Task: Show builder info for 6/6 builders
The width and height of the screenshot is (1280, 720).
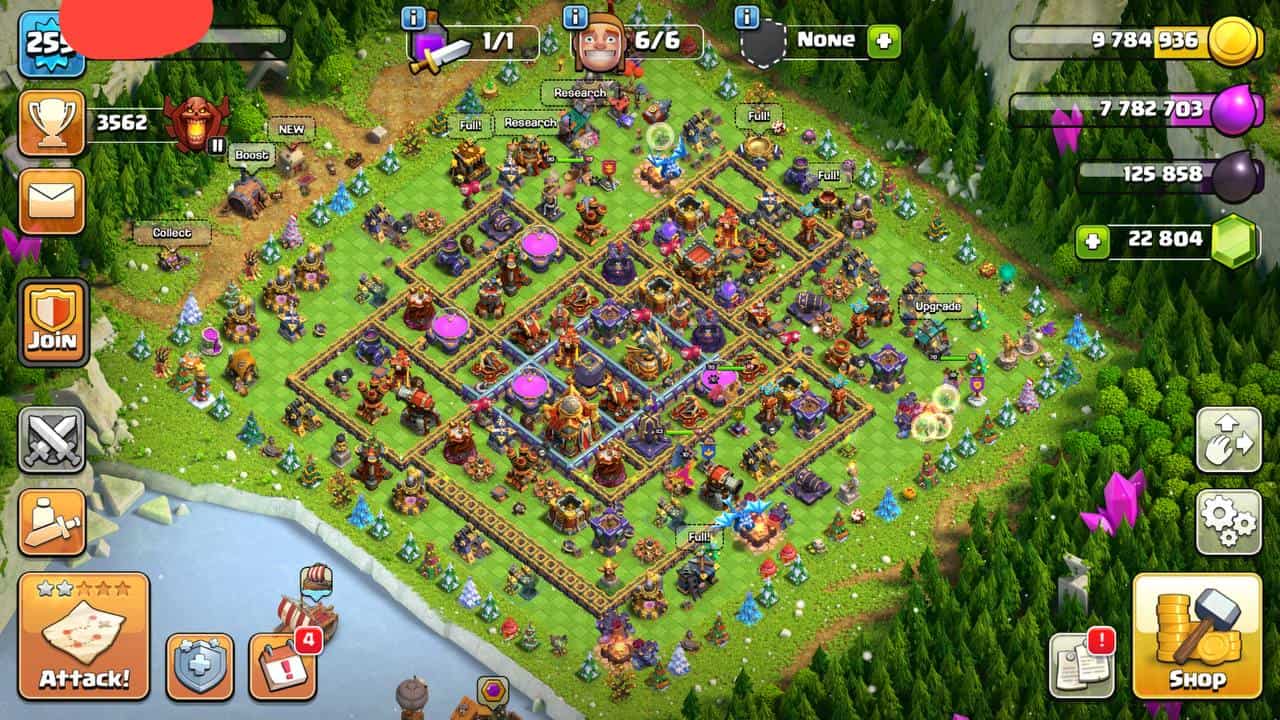Action: (x=575, y=17)
